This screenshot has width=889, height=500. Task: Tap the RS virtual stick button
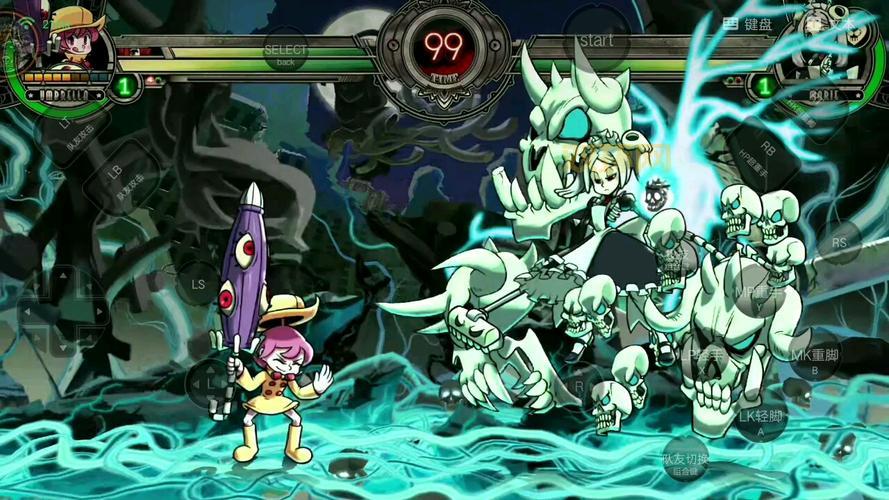(x=839, y=242)
